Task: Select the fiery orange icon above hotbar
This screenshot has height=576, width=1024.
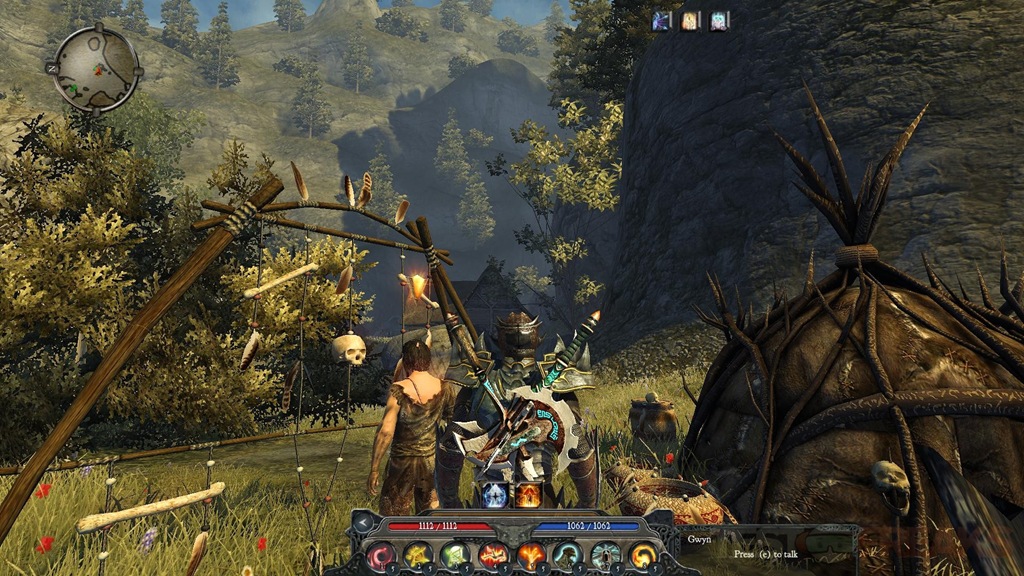Action: click(x=528, y=494)
